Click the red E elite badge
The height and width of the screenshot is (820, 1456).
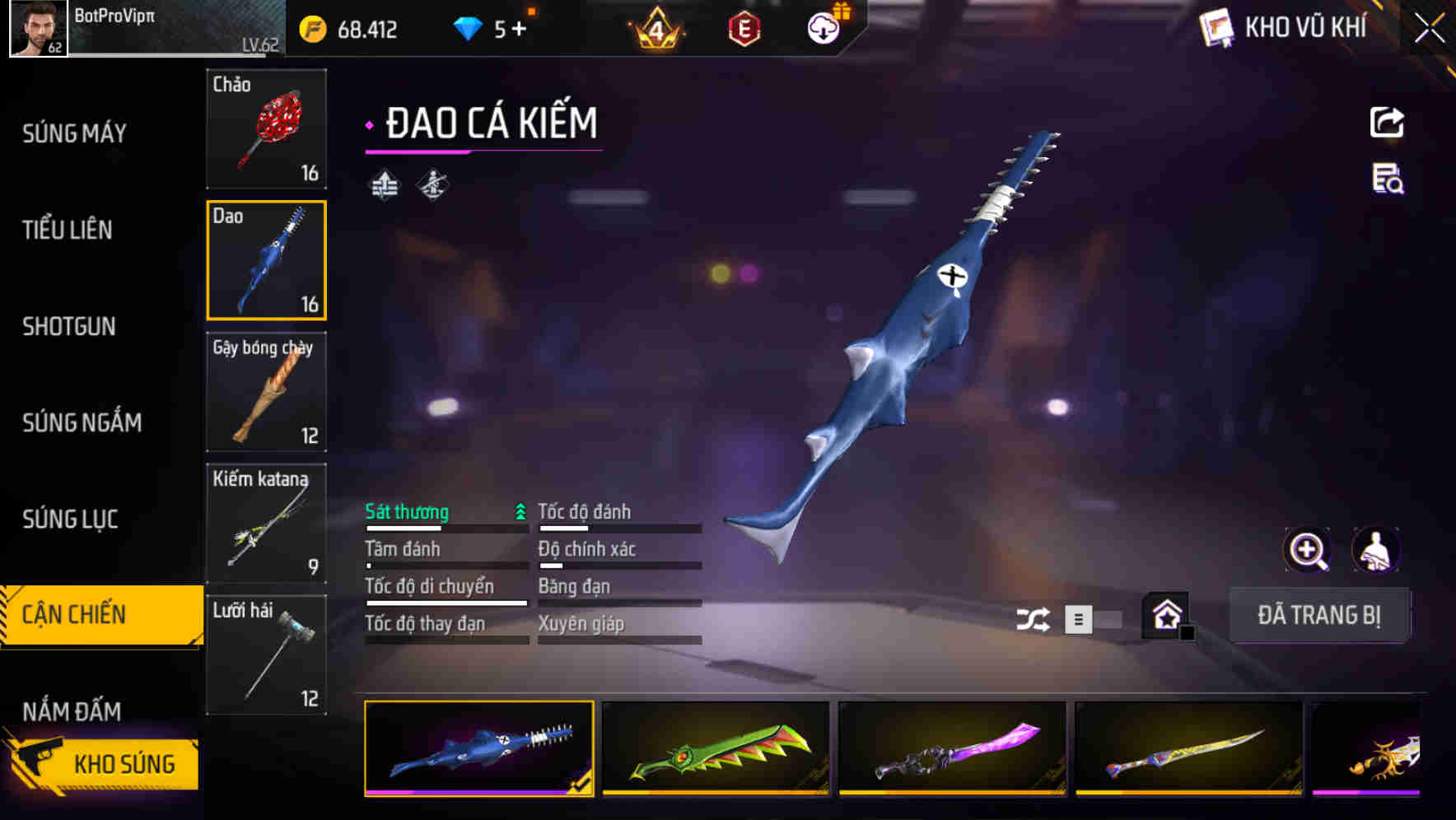(741, 27)
